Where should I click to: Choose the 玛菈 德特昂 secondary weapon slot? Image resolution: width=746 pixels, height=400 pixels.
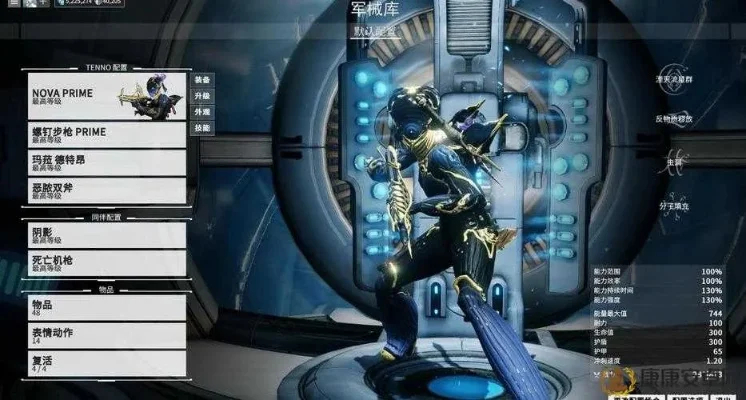coord(104,163)
